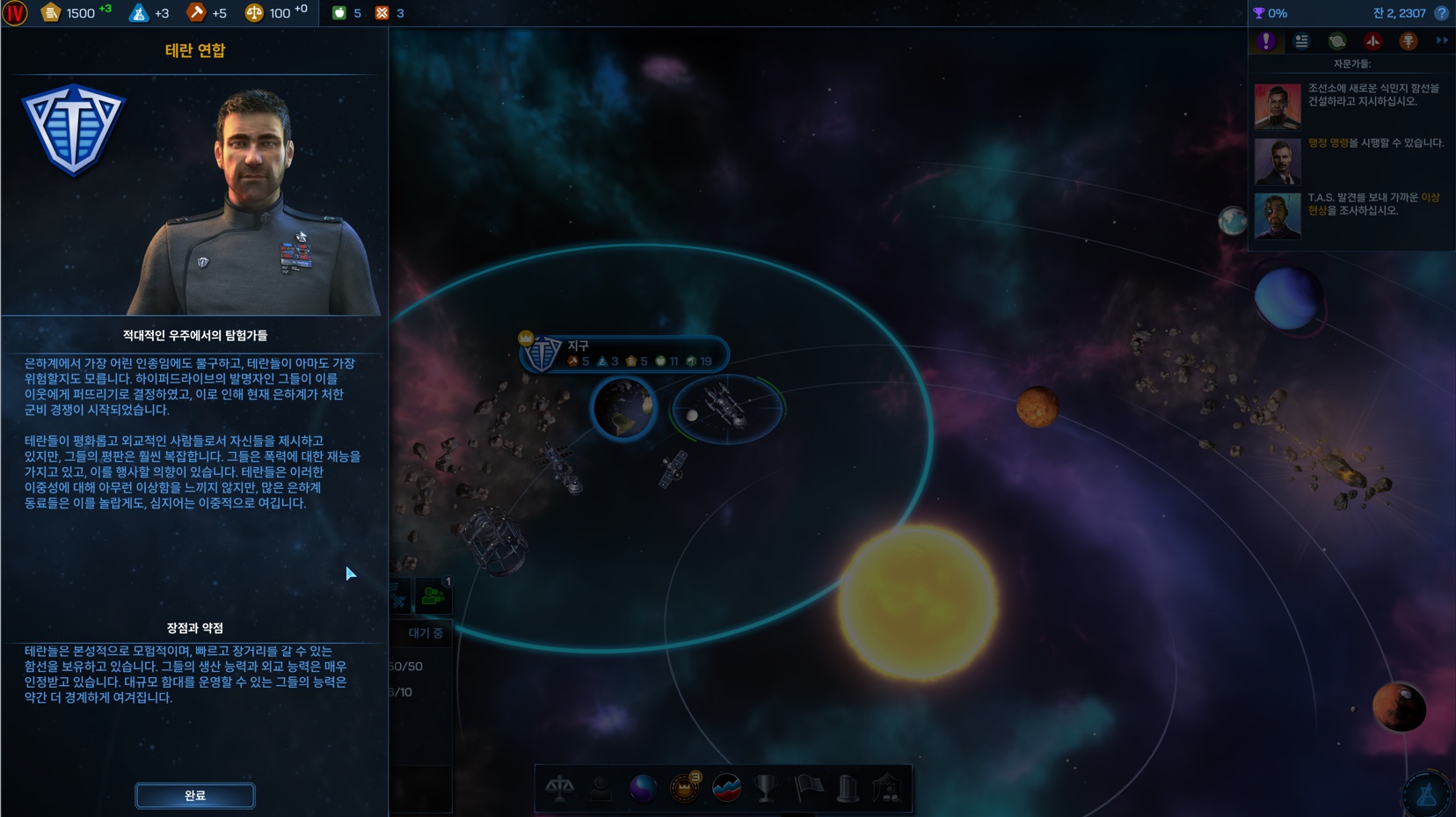Open the trophy icon in the bottom bar
This screenshot has height=817, width=1456.
click(767, 788)
